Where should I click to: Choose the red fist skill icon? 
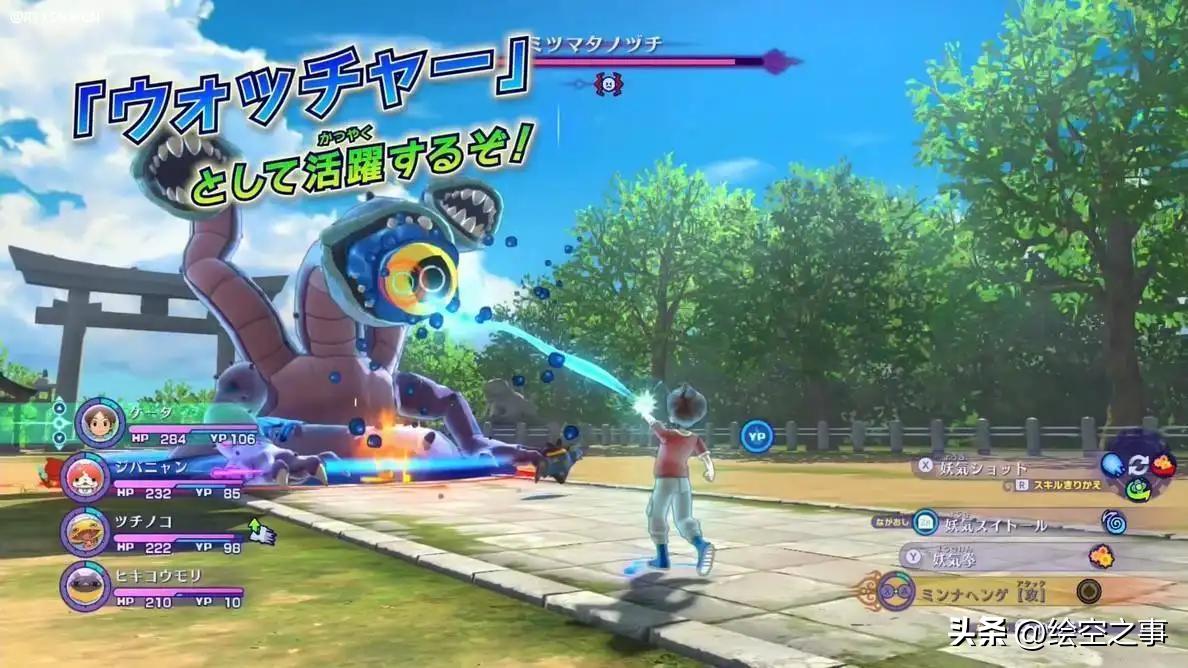point(1163,464)
